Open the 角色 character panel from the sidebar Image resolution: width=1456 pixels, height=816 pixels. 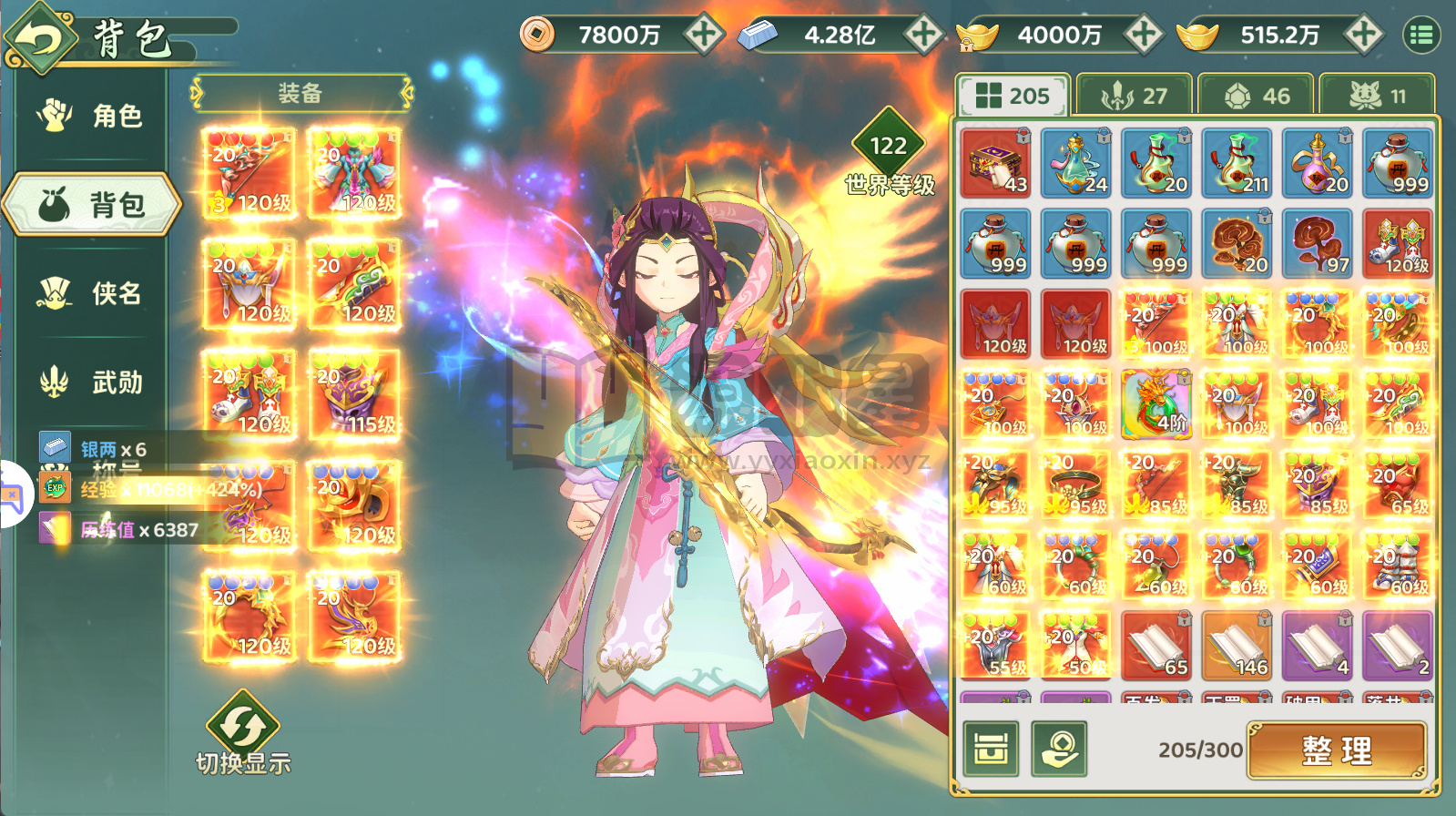pos(87,113)
